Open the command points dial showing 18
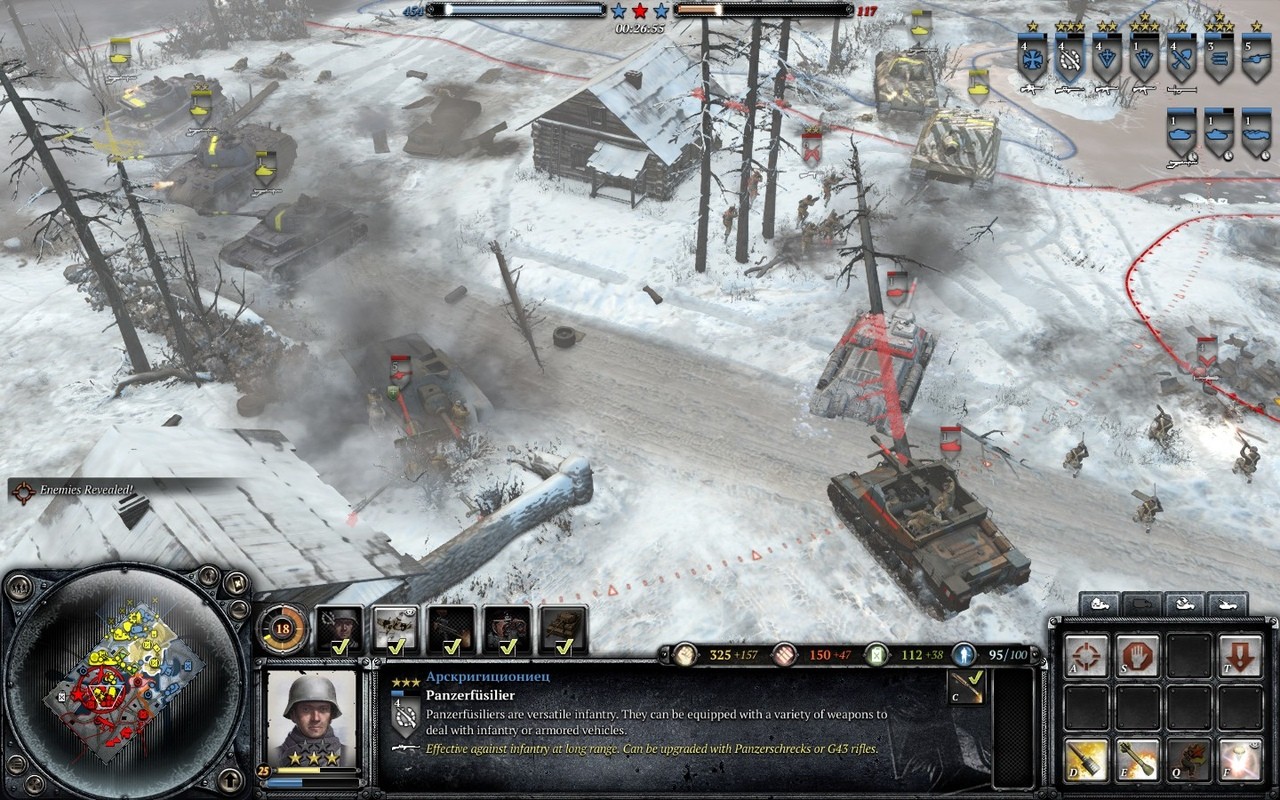Screen dimensions: 1280x800 coord(282,629)
